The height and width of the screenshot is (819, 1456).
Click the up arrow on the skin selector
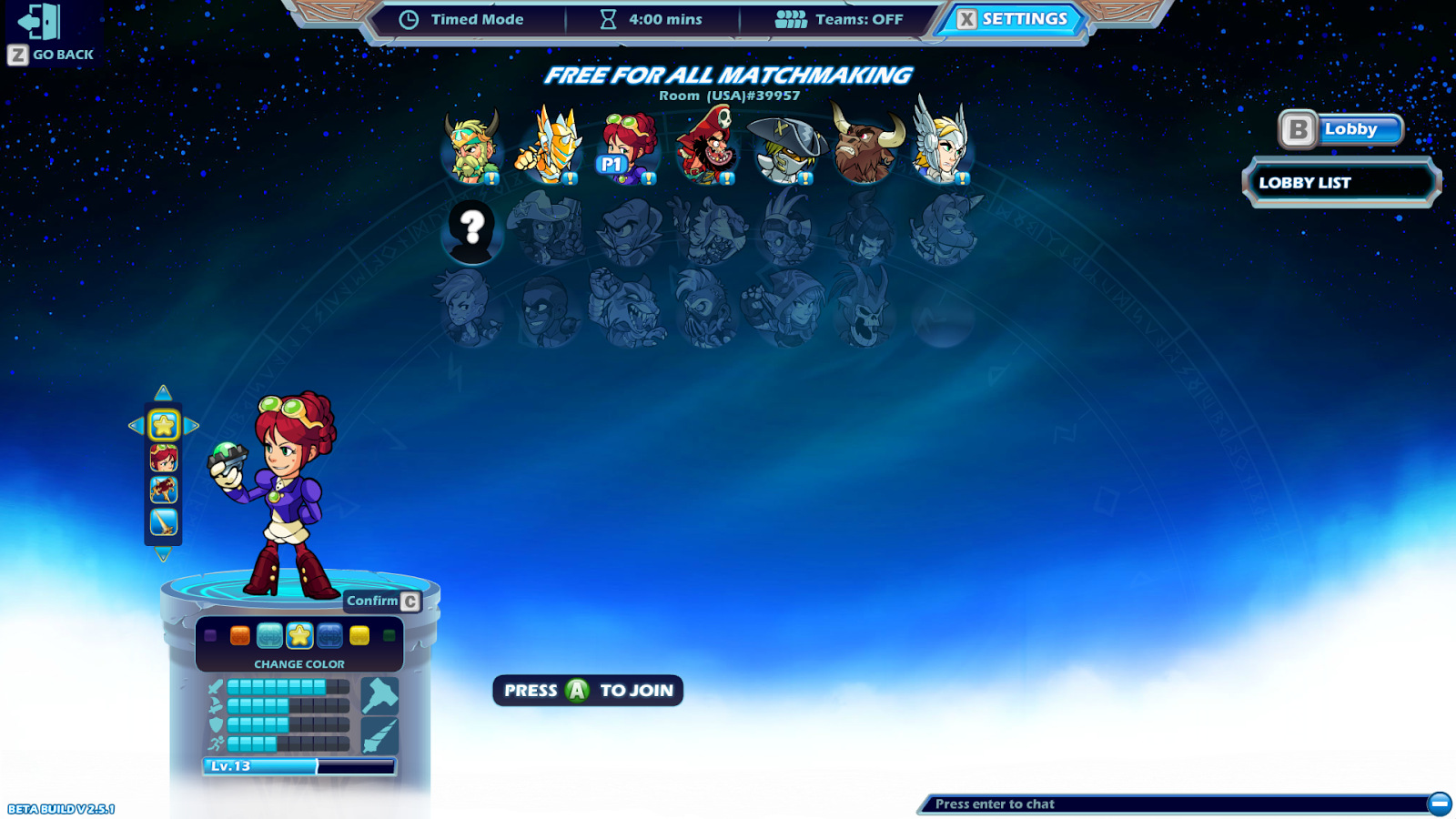[163, 391]
